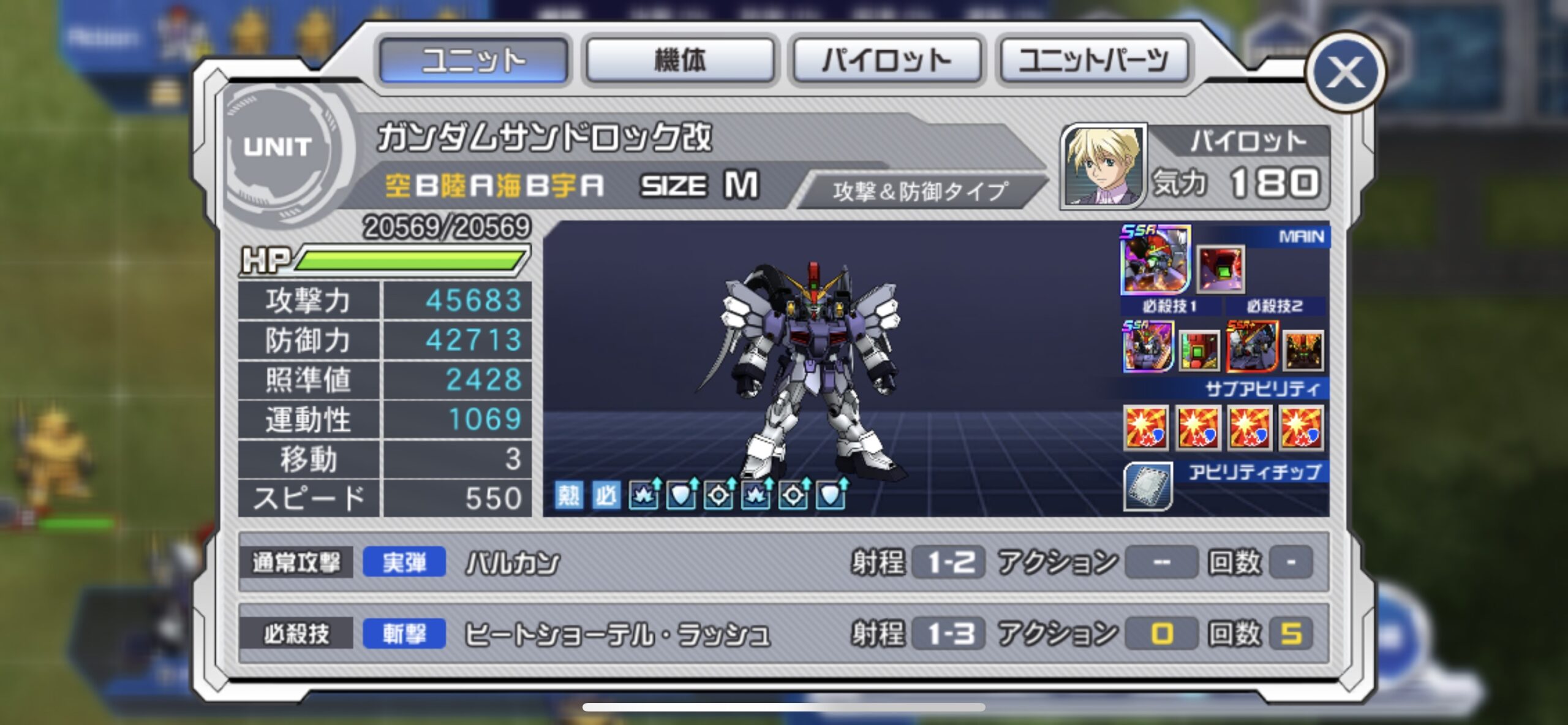Image resolution: width=1568 pixels, height=725 pixels.
Task: Open the 機体 tab
Action: pos(680,60)
